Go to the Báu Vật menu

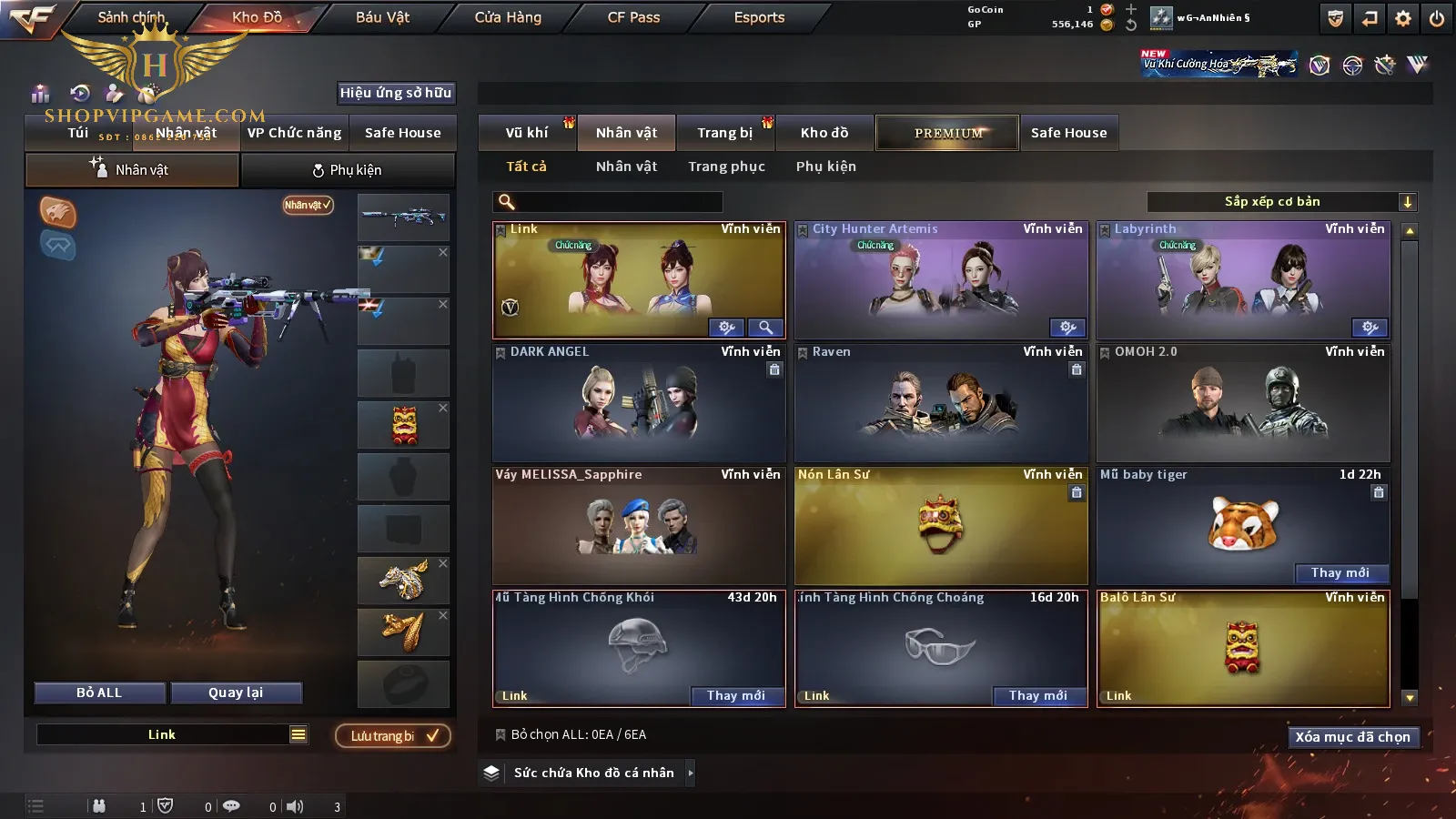click(382, 17)
